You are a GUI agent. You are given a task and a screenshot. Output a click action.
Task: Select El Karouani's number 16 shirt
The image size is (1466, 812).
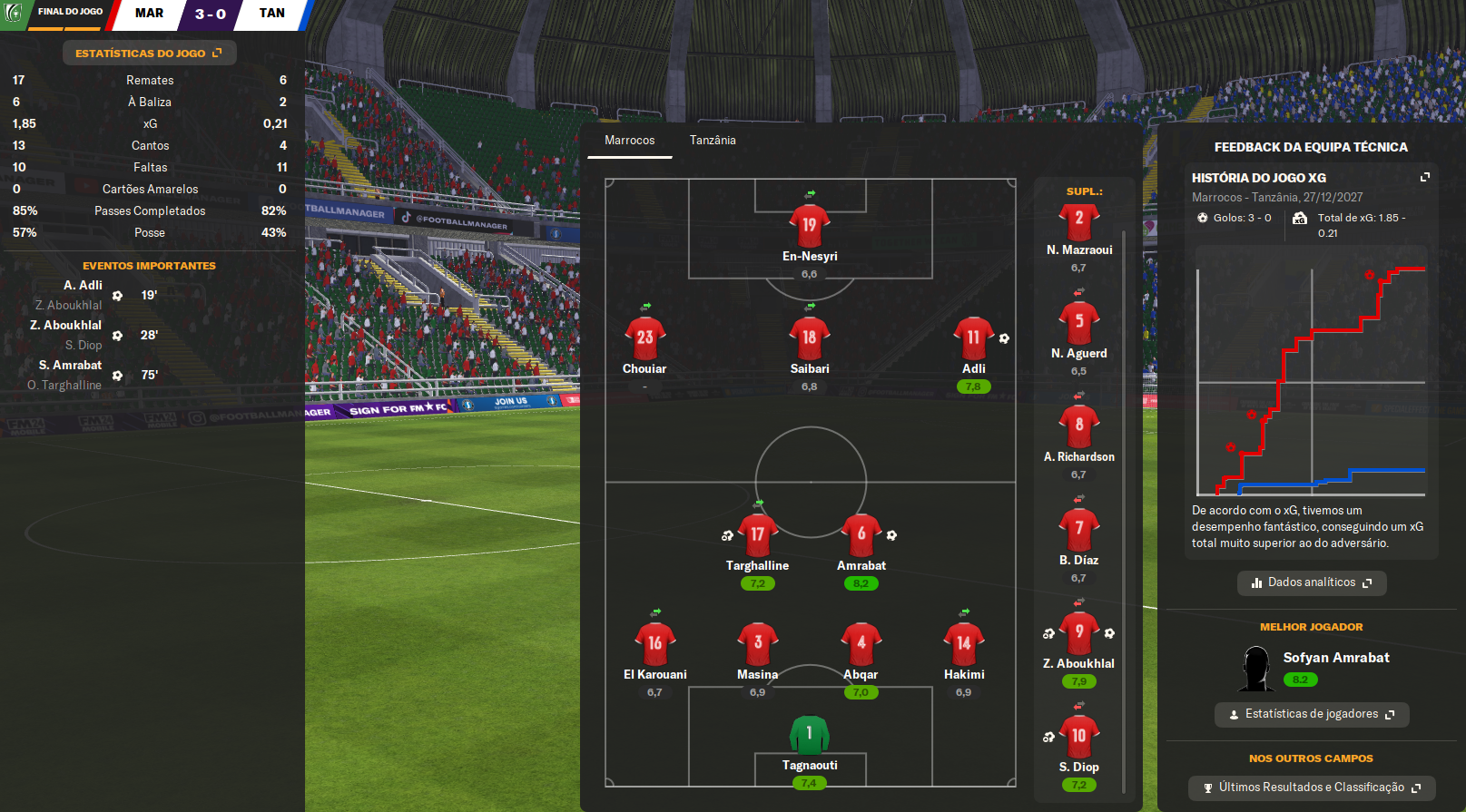pyautogui.click(x=654, y=643)
